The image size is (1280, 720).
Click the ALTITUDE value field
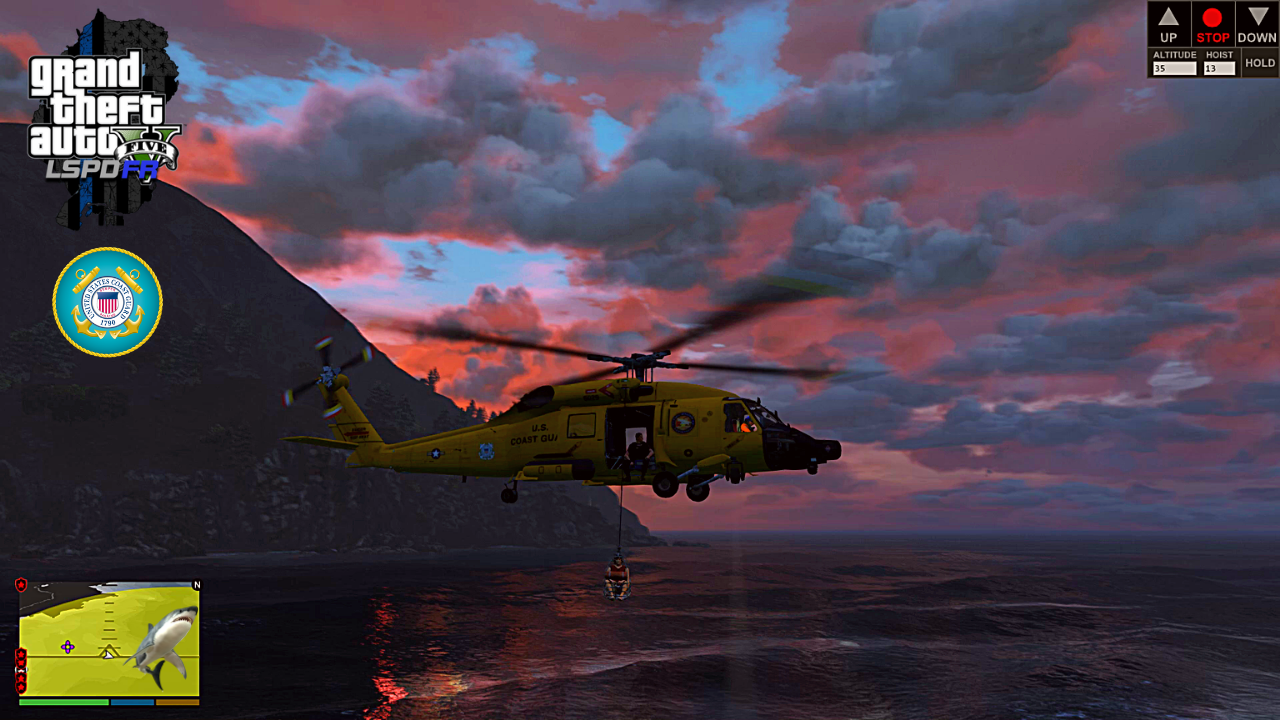point(1175,69)
